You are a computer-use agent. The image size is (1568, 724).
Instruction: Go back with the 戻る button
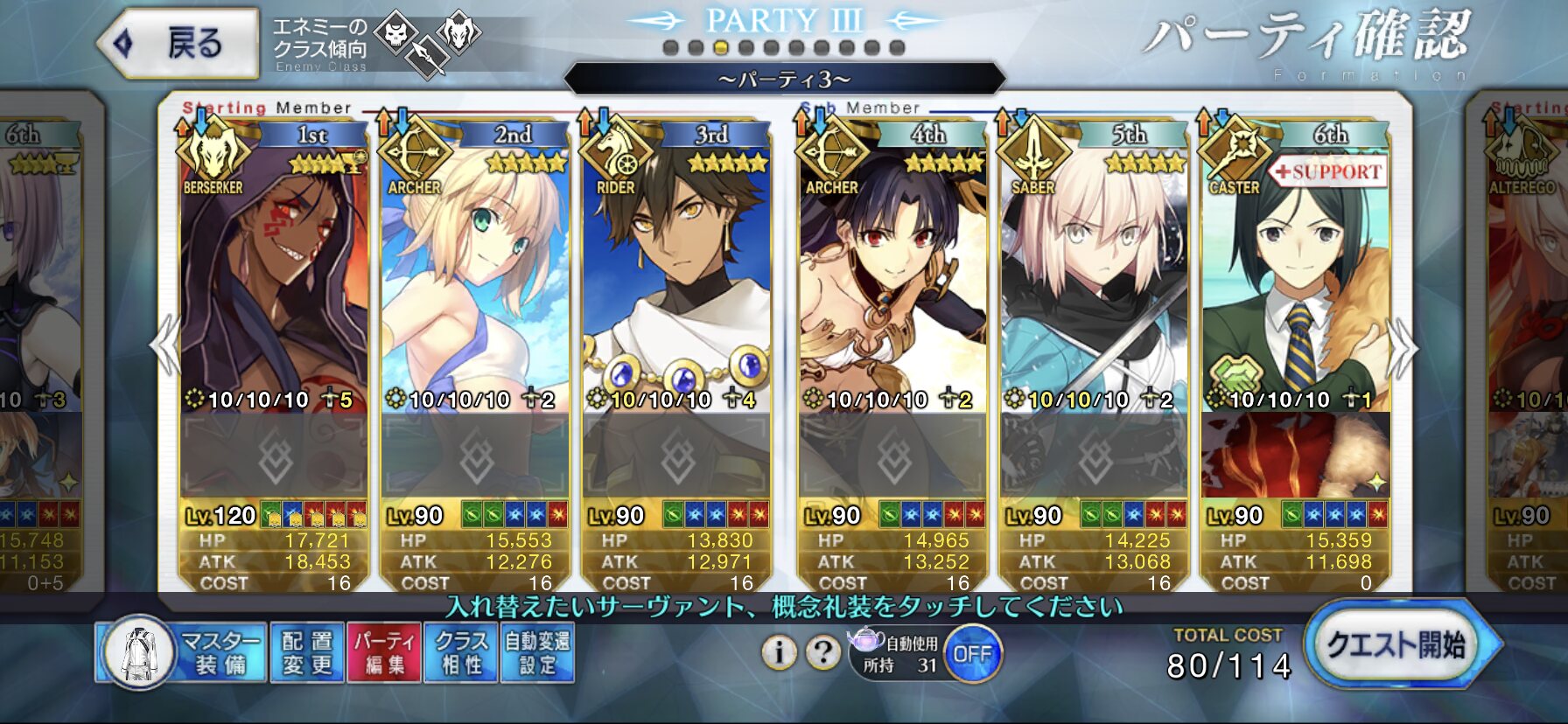tap(180, 43)
